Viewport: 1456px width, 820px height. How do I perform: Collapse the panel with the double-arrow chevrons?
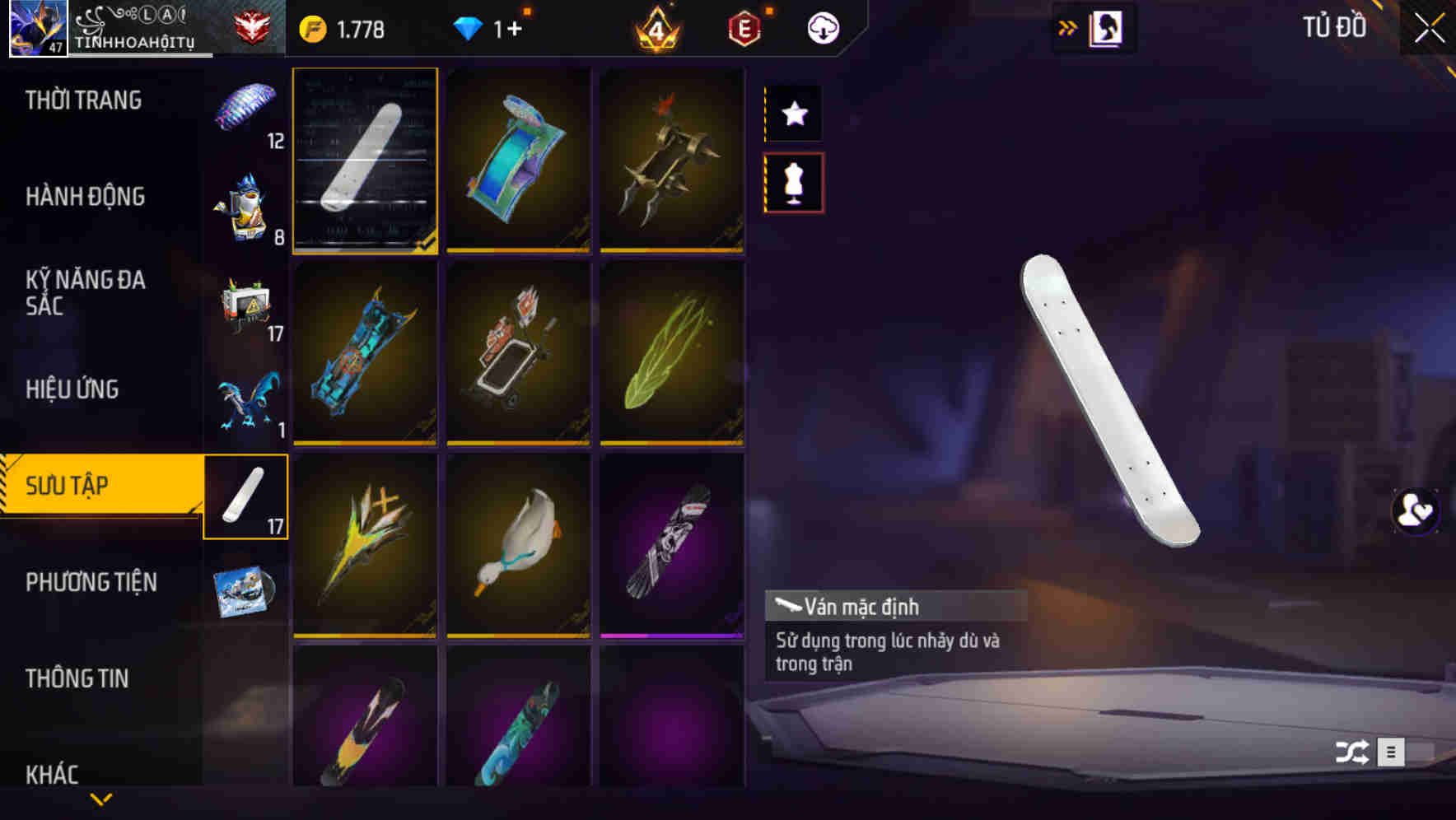[1067, 26]
